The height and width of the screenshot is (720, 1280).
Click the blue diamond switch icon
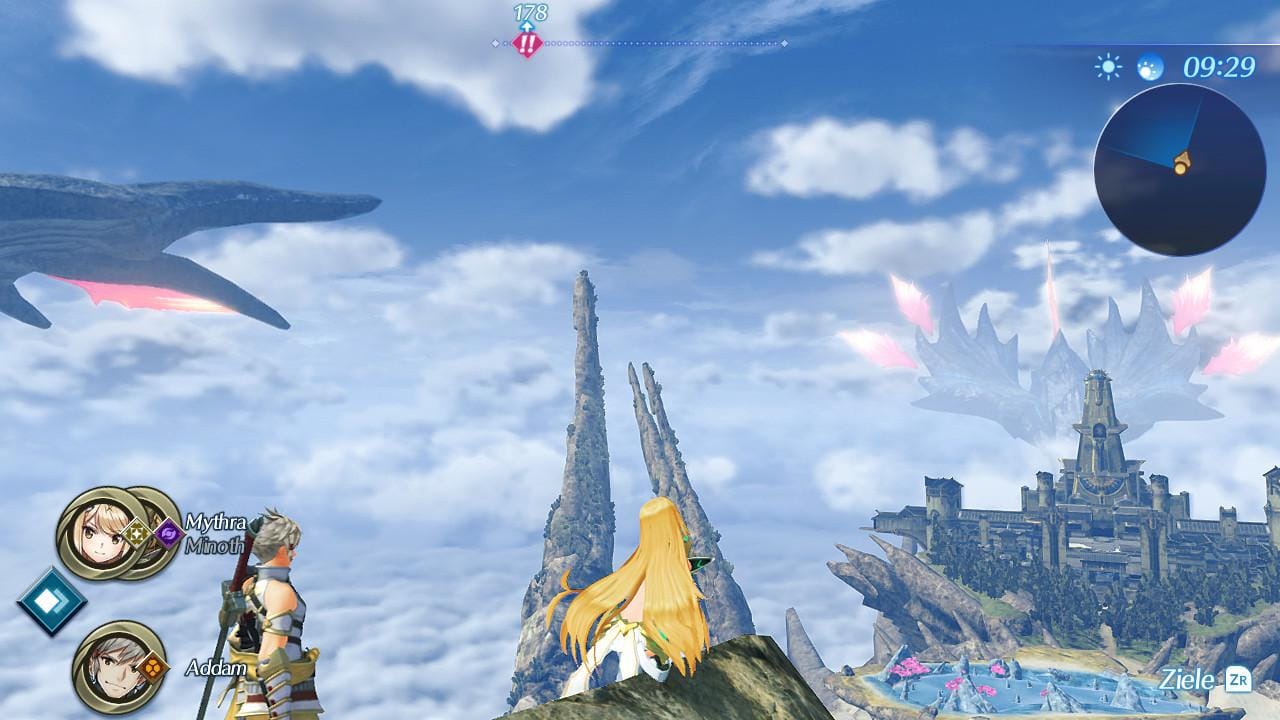click(51, 601)
